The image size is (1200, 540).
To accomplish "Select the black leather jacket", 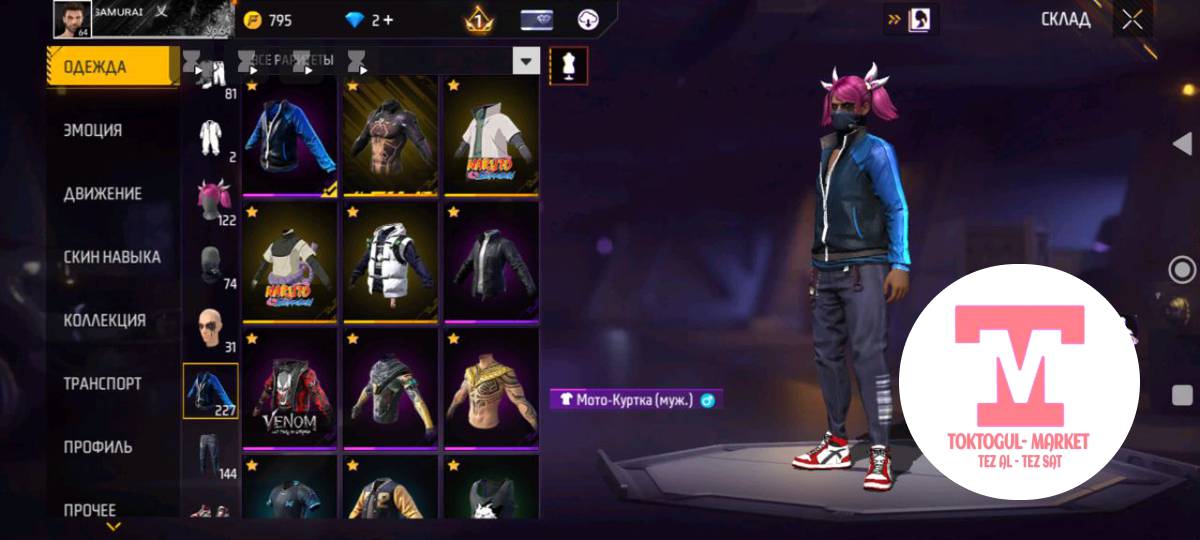I will pos(491,263).
